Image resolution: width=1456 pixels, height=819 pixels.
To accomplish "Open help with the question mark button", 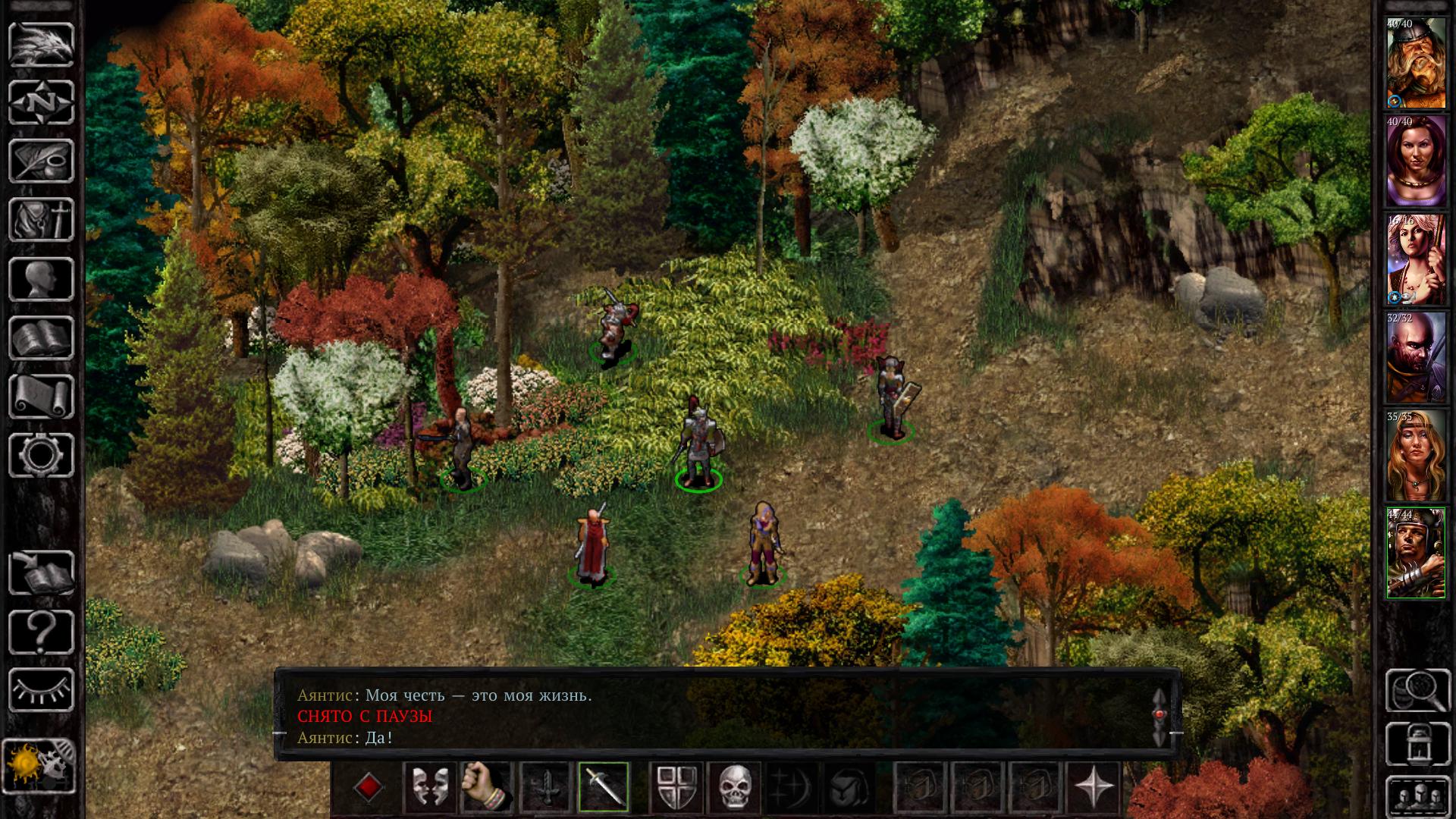I will coord(41,632).
